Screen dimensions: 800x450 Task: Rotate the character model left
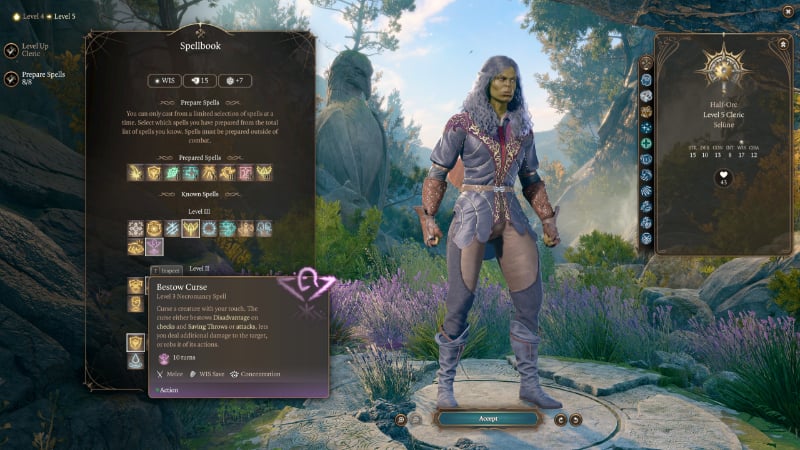[x=560, y=419]
